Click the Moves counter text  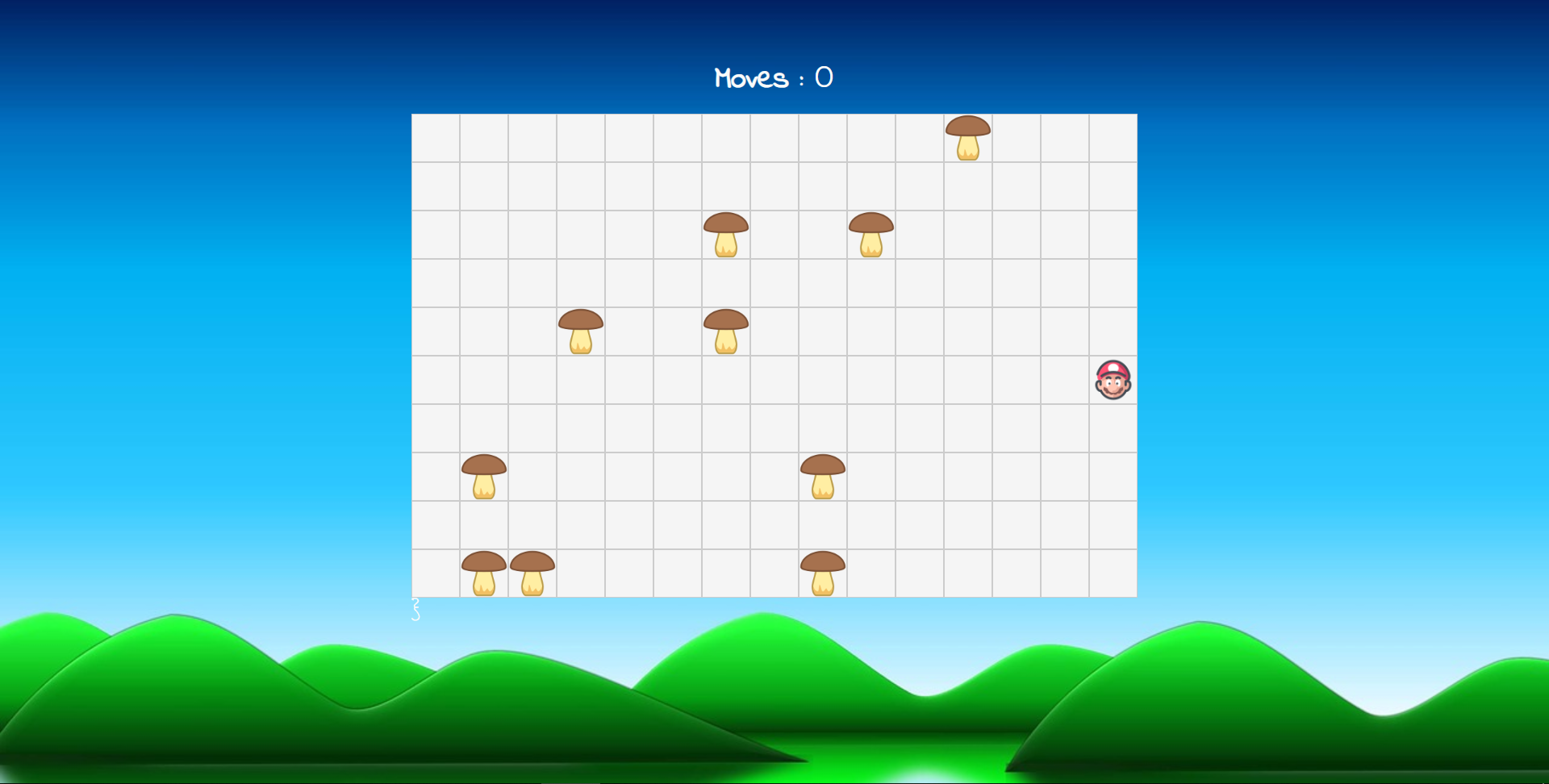(773, 77)
